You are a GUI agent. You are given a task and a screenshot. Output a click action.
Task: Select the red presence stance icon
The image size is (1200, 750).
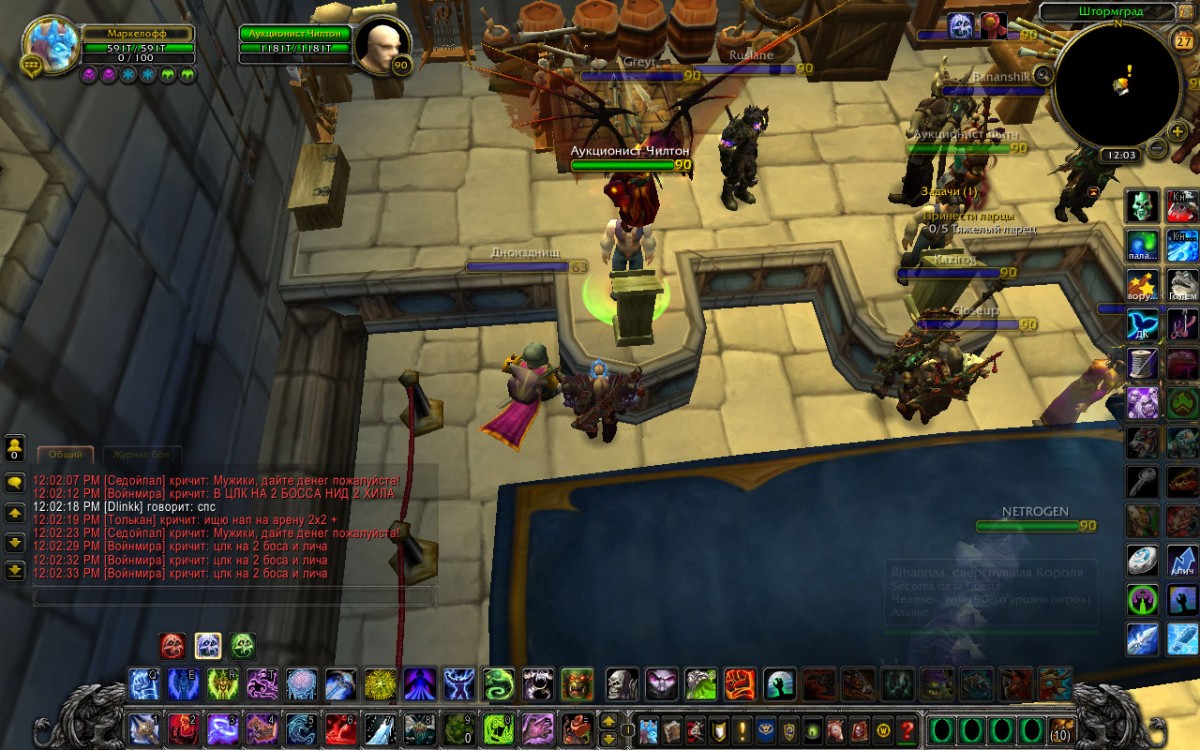pyautogui.click(x=172, y=645)
